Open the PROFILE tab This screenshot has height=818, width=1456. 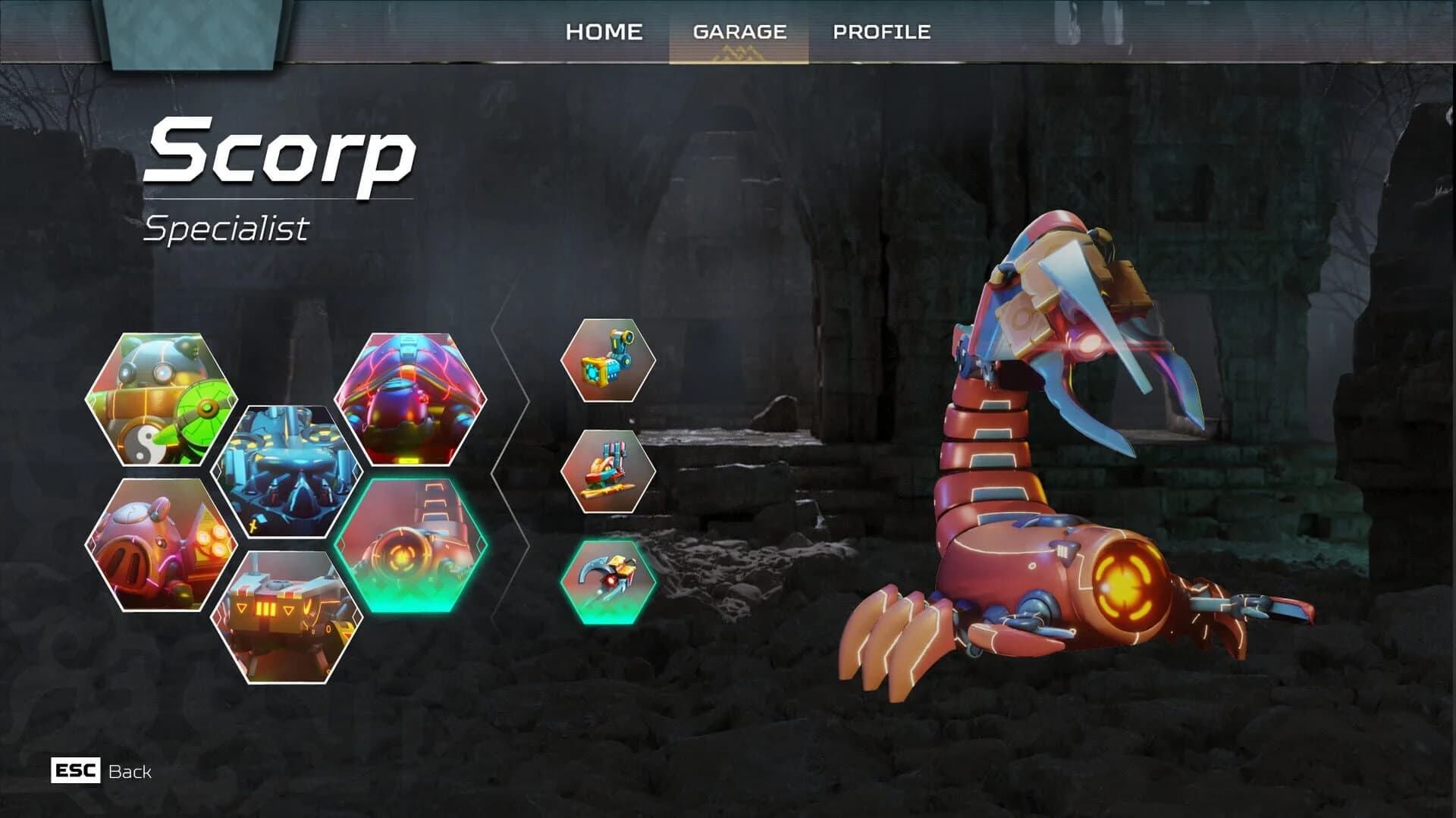pos(882,32)
